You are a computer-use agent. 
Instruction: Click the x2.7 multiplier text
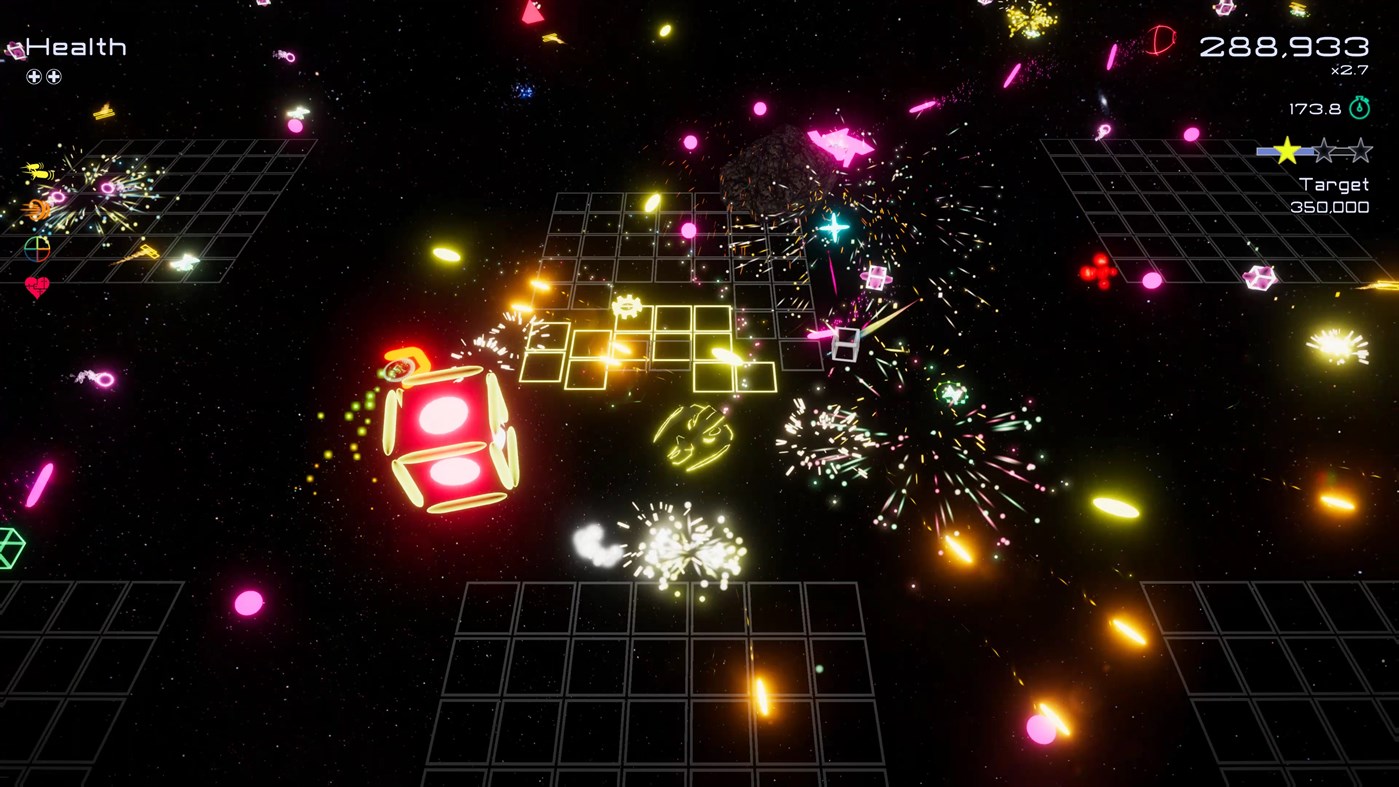pyautogui.click(x=1350, y=69)
